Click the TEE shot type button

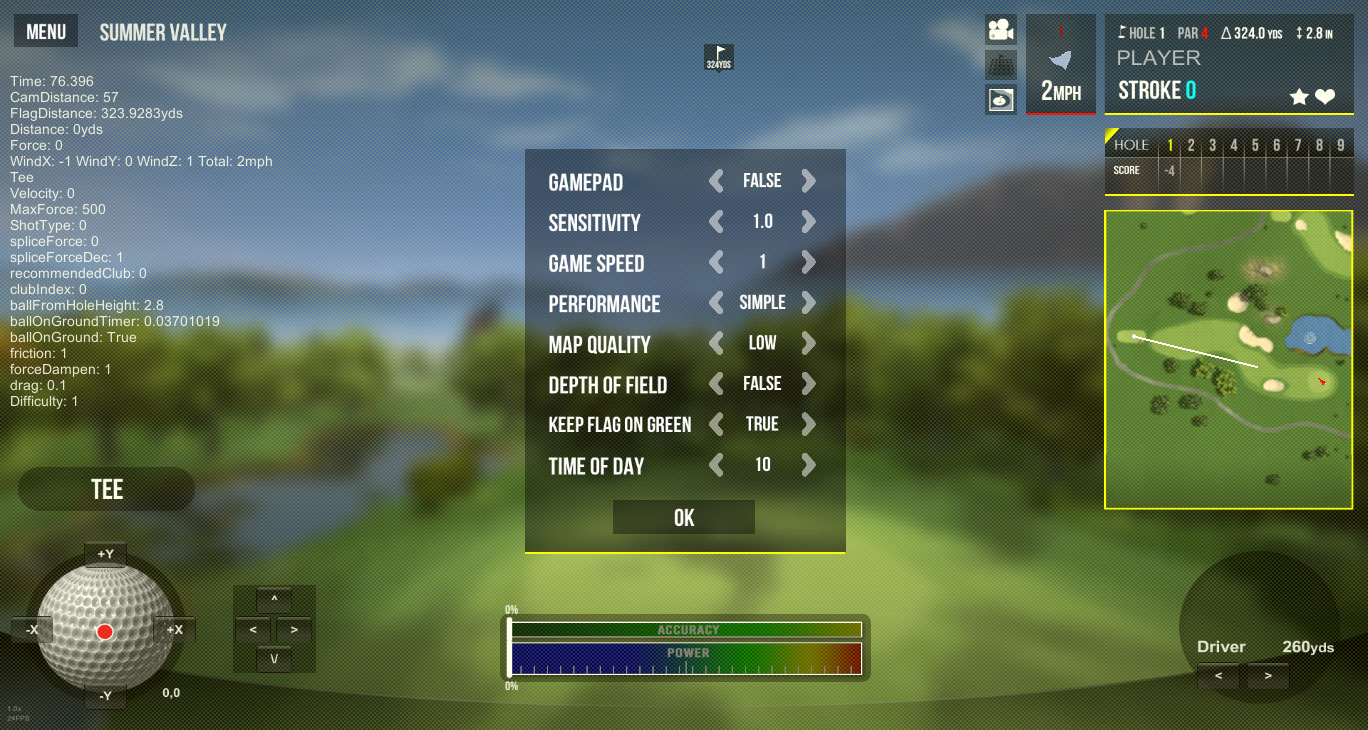click(x=107, y=489)
